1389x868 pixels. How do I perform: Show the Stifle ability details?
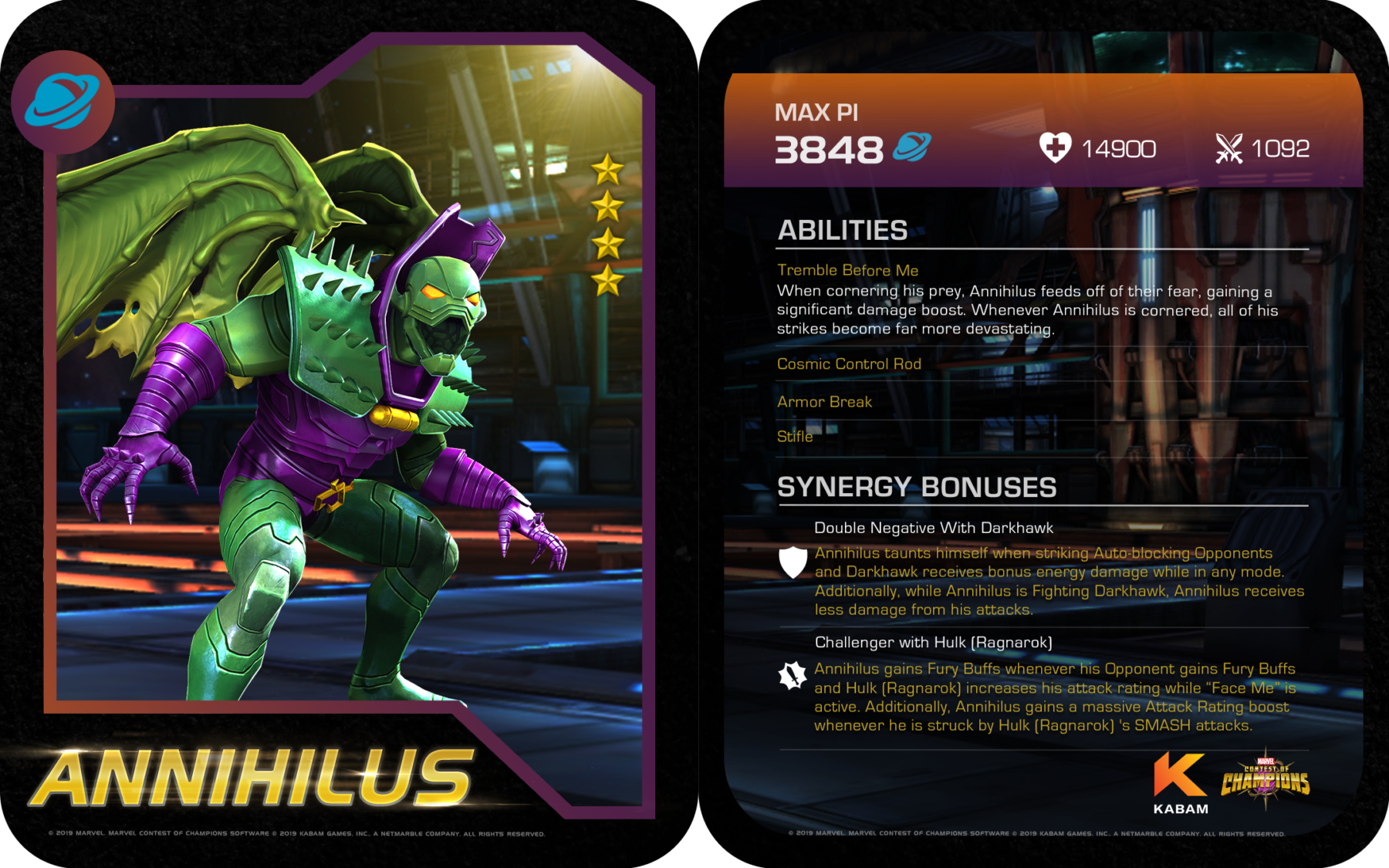(x=795, y=437)
